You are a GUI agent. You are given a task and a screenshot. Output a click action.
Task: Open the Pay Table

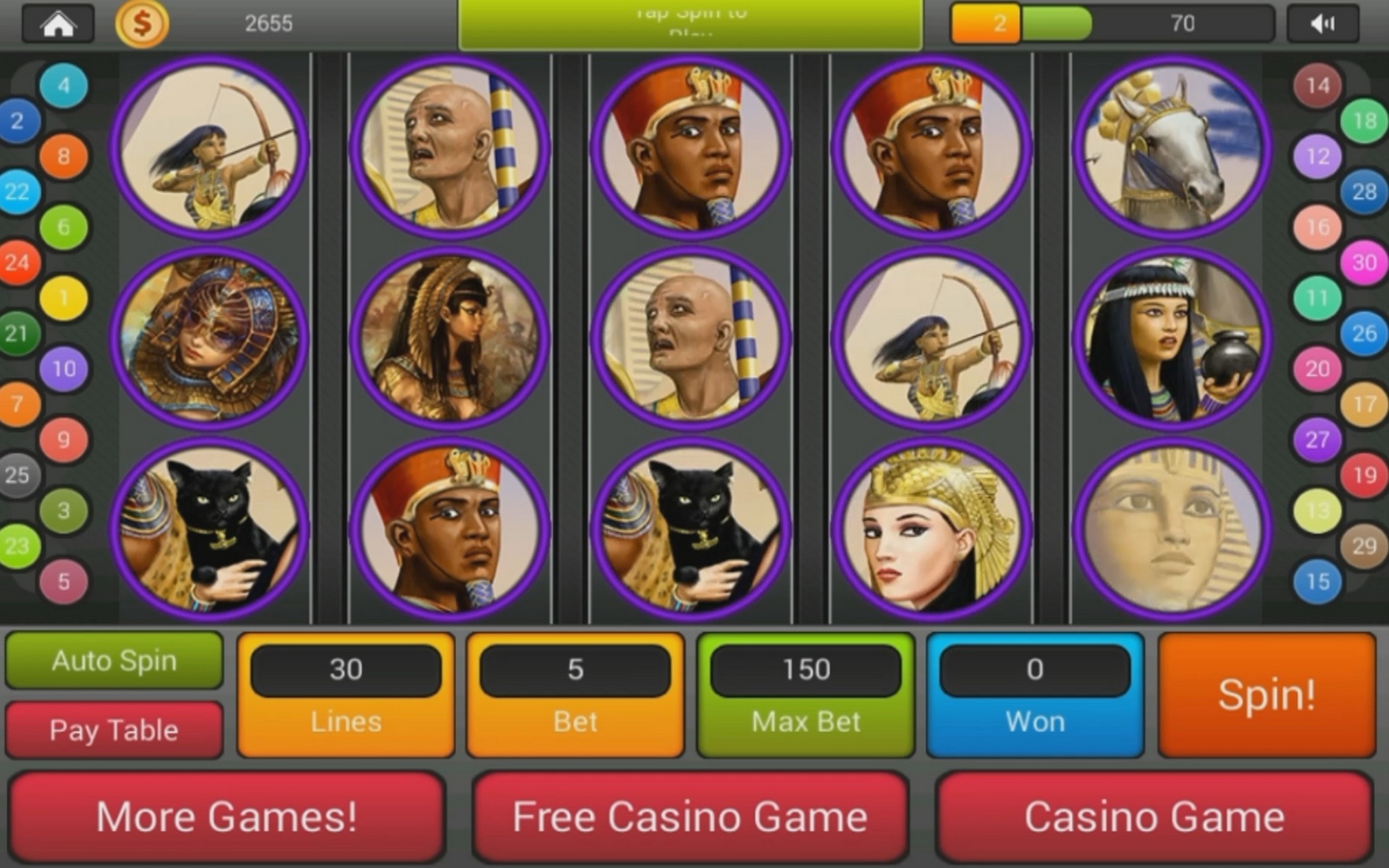(x=114, y=730)
